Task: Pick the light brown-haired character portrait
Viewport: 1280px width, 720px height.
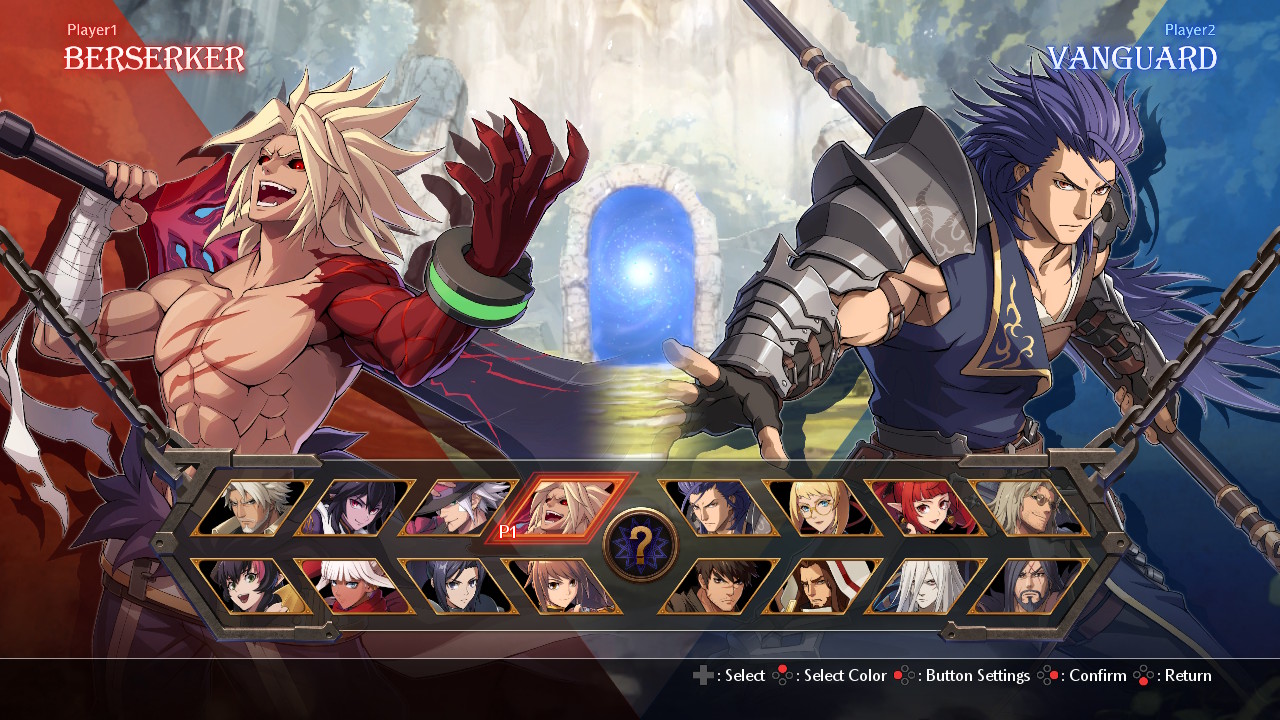Action: (x=565, y=586)
